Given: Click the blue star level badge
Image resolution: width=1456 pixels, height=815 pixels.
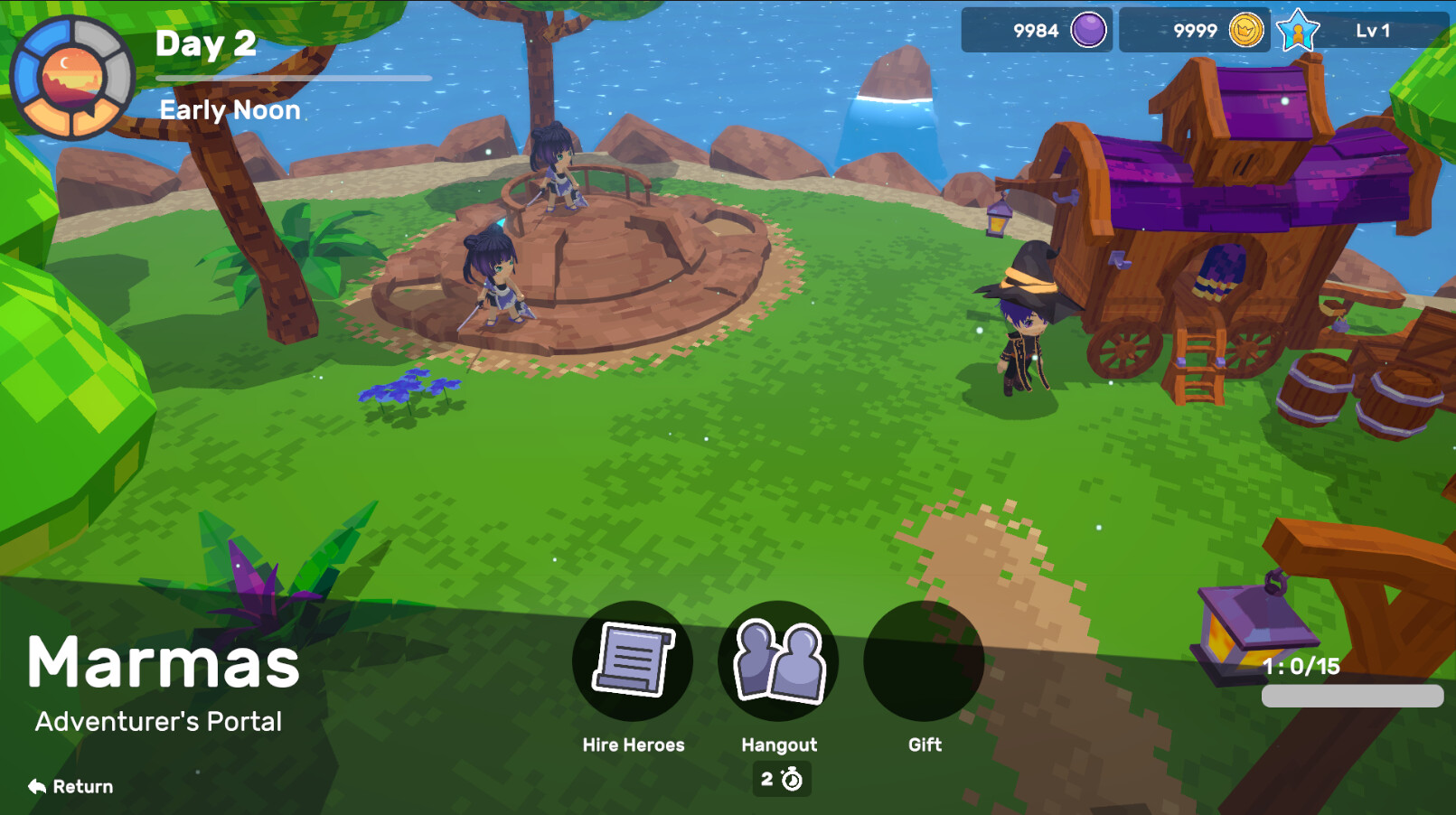Looking at the screenshot, I should click(1296, 30).
